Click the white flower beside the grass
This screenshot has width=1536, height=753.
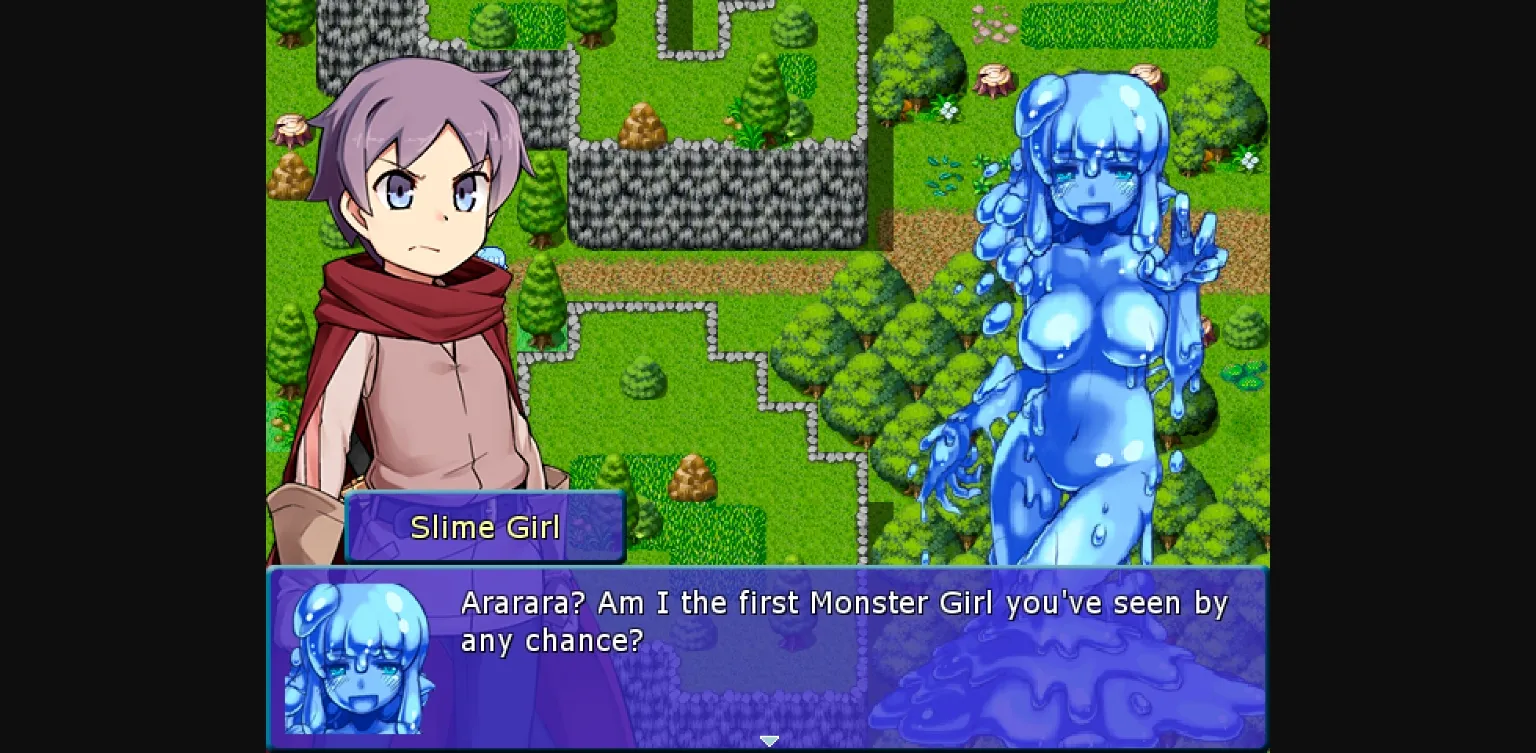pos(948,110)
